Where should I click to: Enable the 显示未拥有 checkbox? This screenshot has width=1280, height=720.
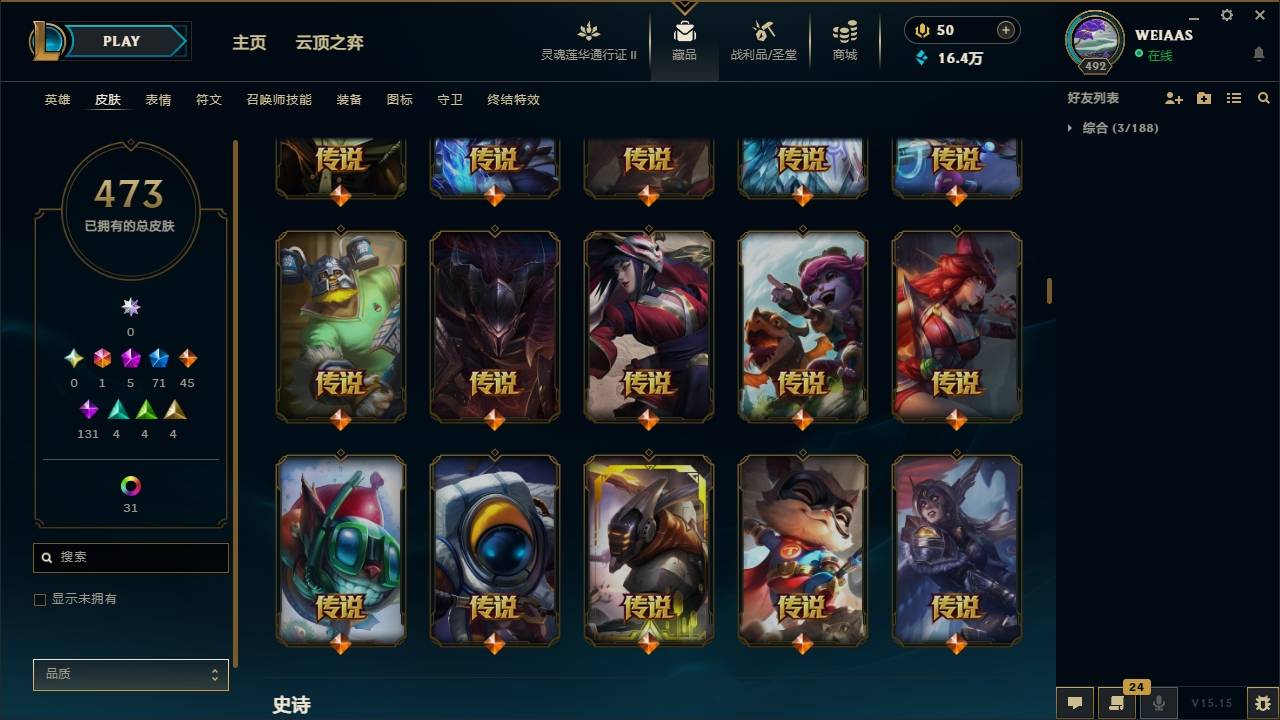click(x=39, y=599)
